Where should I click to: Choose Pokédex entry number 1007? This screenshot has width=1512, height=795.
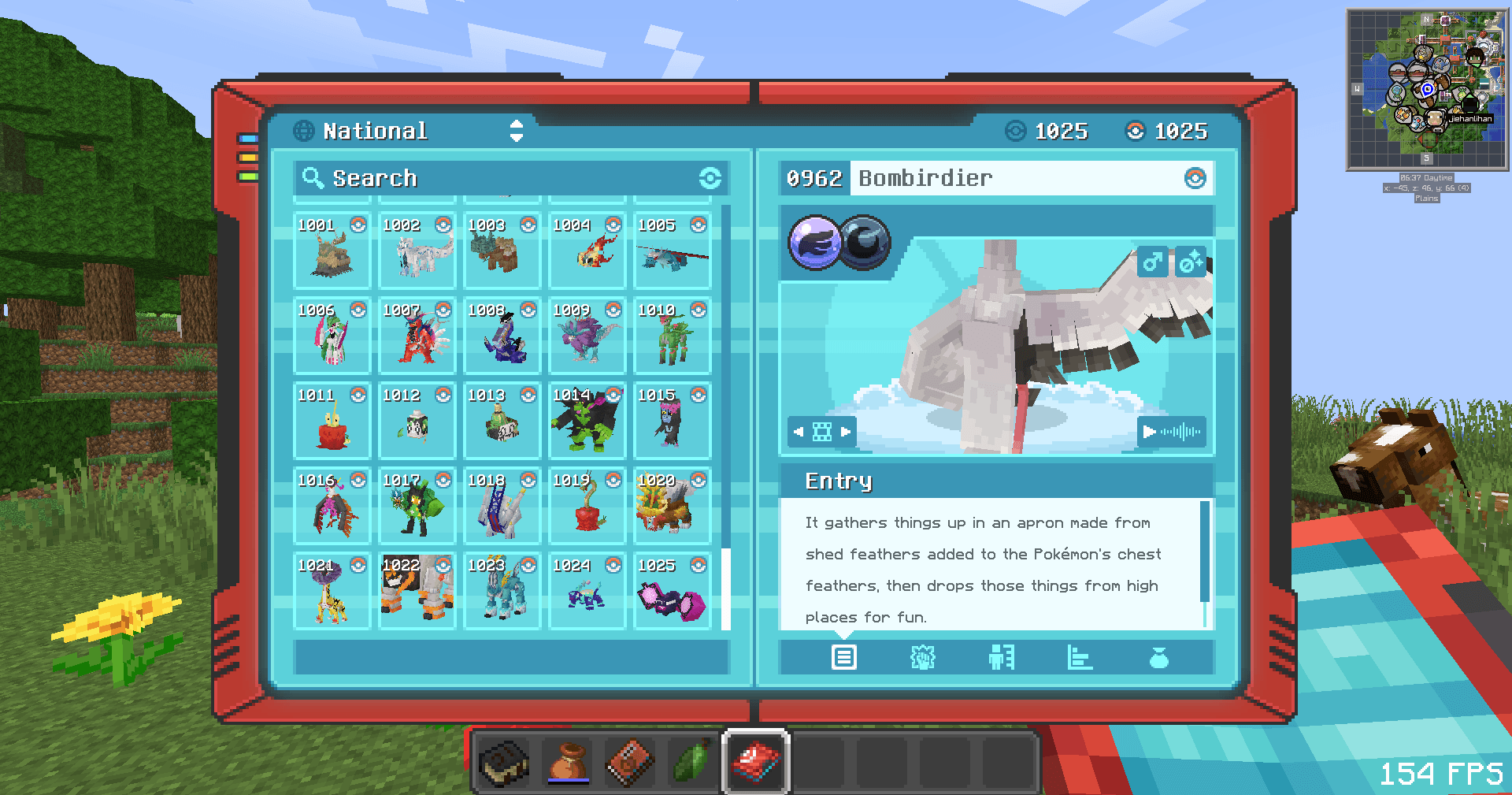click(x=417, y=335)
